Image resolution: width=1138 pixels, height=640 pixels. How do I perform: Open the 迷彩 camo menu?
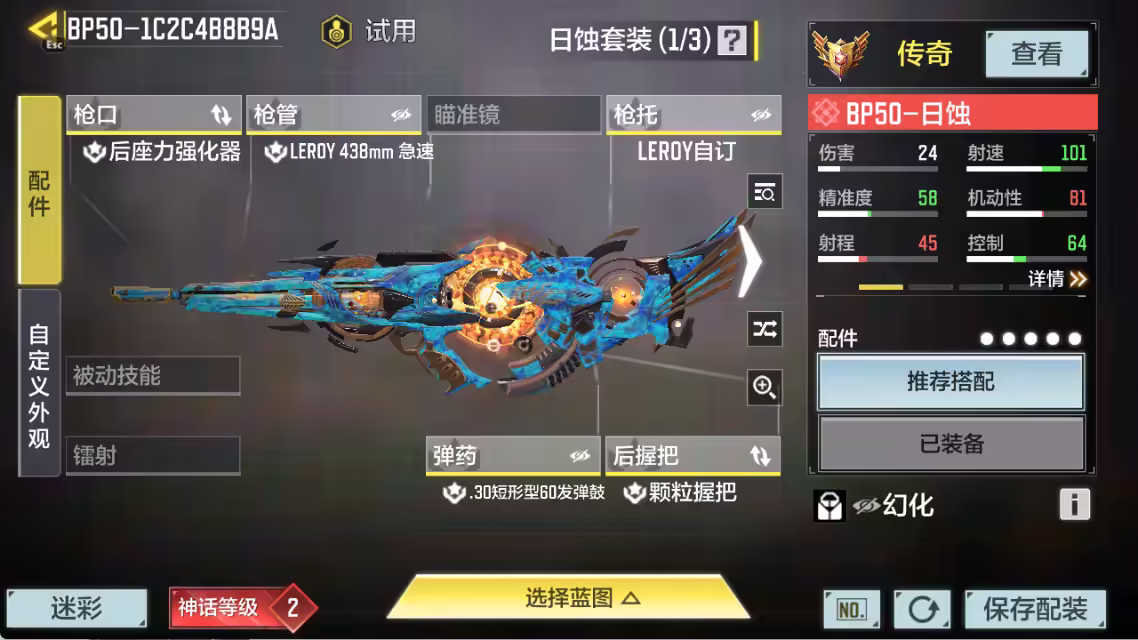tap(77, 607)
